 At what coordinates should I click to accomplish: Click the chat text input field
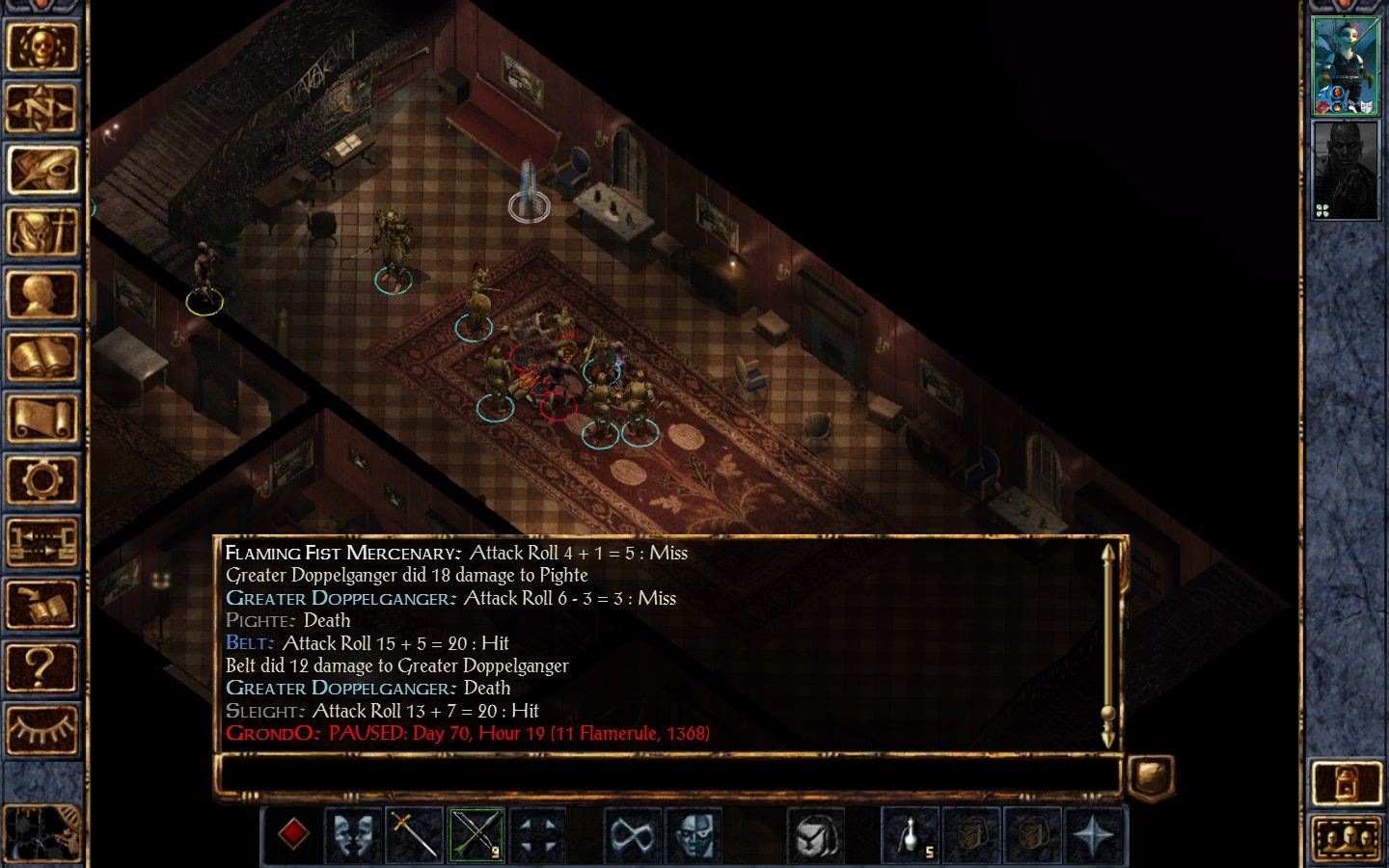(x=667, y=776)
